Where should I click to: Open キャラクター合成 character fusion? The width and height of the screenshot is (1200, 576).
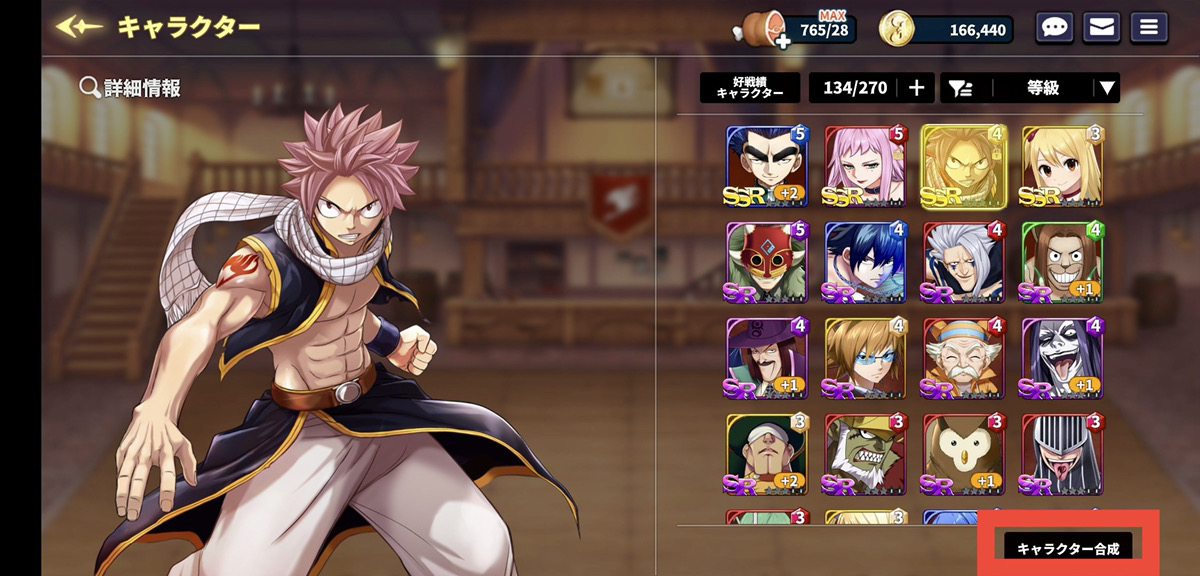click(1068, 548)
